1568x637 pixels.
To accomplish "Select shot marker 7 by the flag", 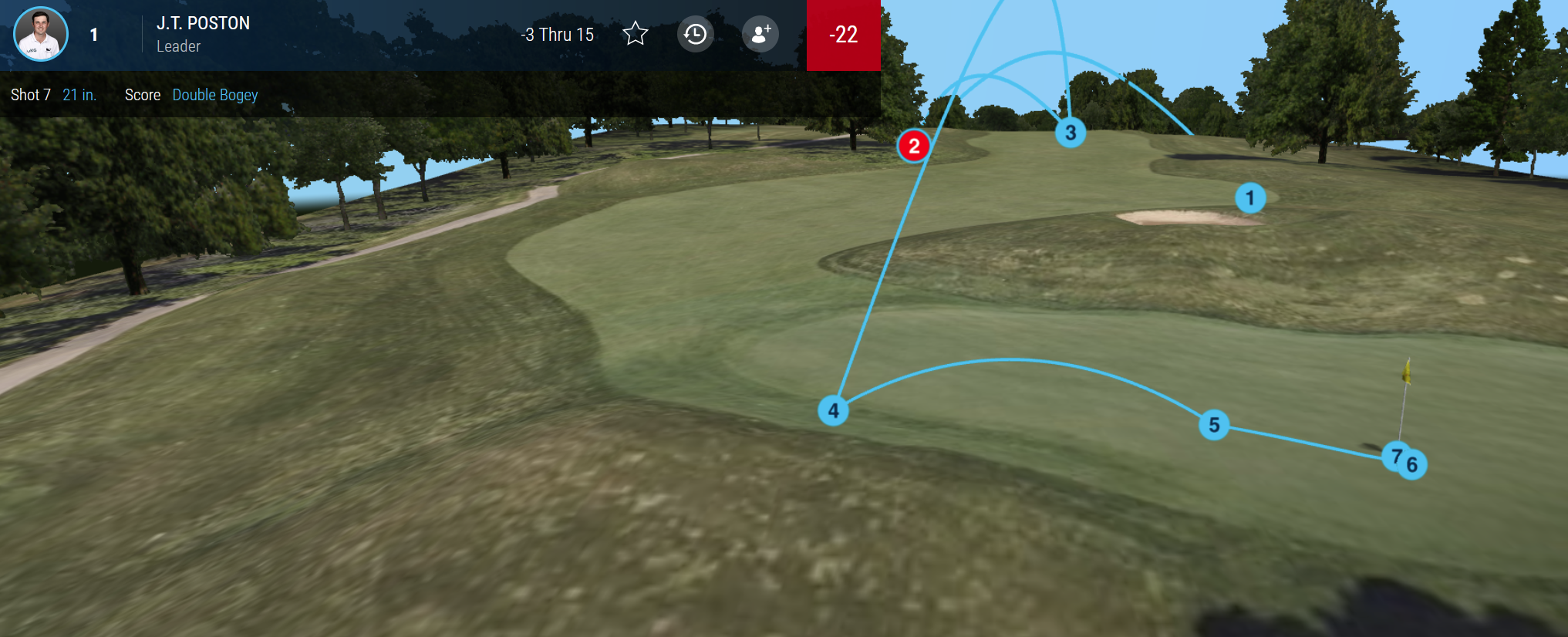I will pyautogui.click(x=1393, y=455).
